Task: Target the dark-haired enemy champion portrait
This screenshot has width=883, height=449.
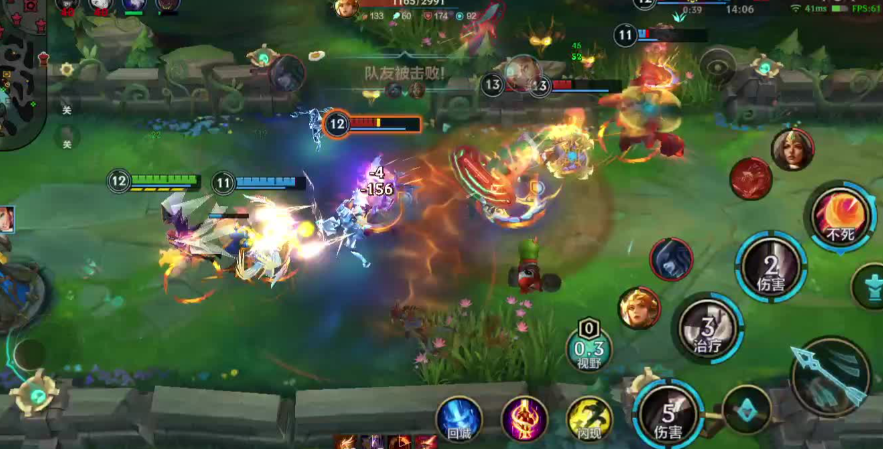Action: coord(670,259)
